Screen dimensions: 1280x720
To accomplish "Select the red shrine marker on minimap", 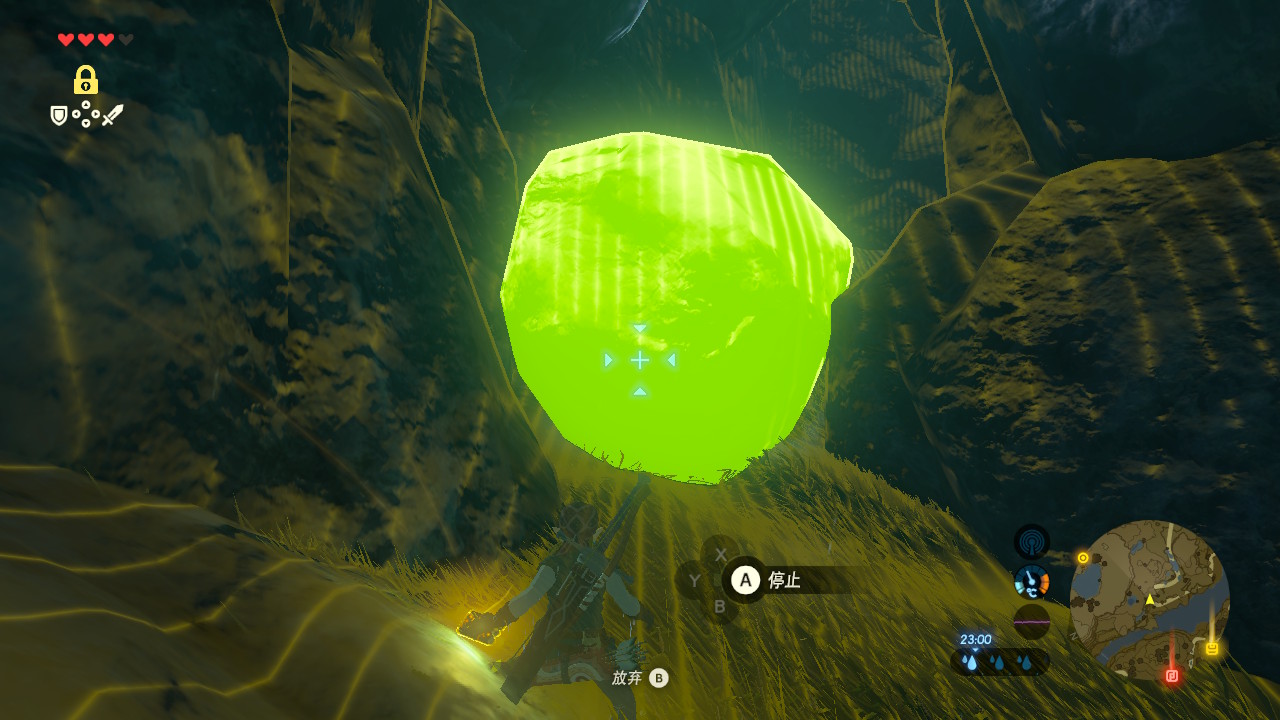I will [x=1172, y=676].
